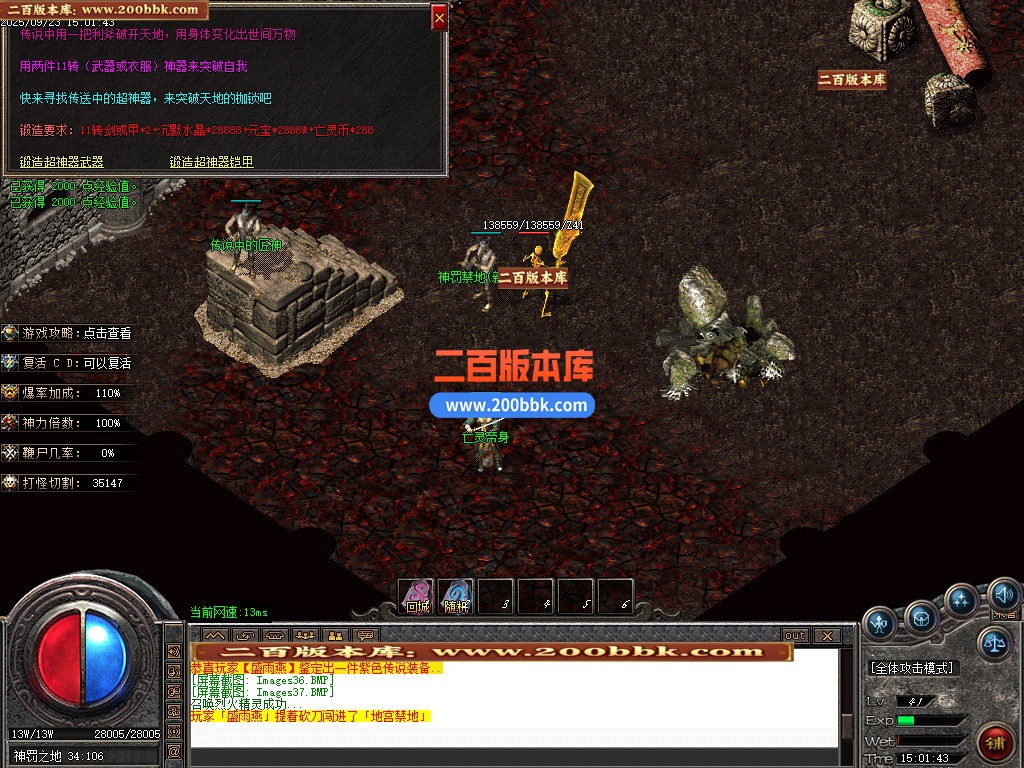
Task: Use the 回城 town-return hotbar slot
Action: 416,597
